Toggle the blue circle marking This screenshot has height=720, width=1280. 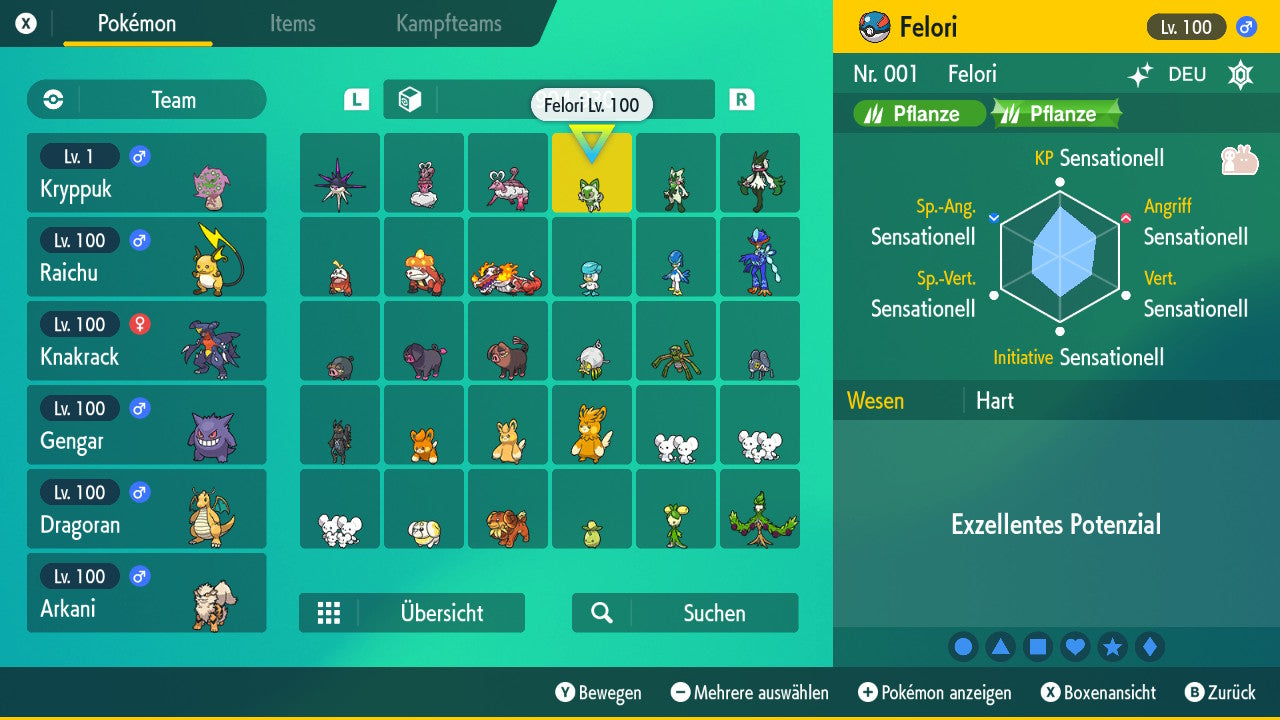(x=963, y=647)
